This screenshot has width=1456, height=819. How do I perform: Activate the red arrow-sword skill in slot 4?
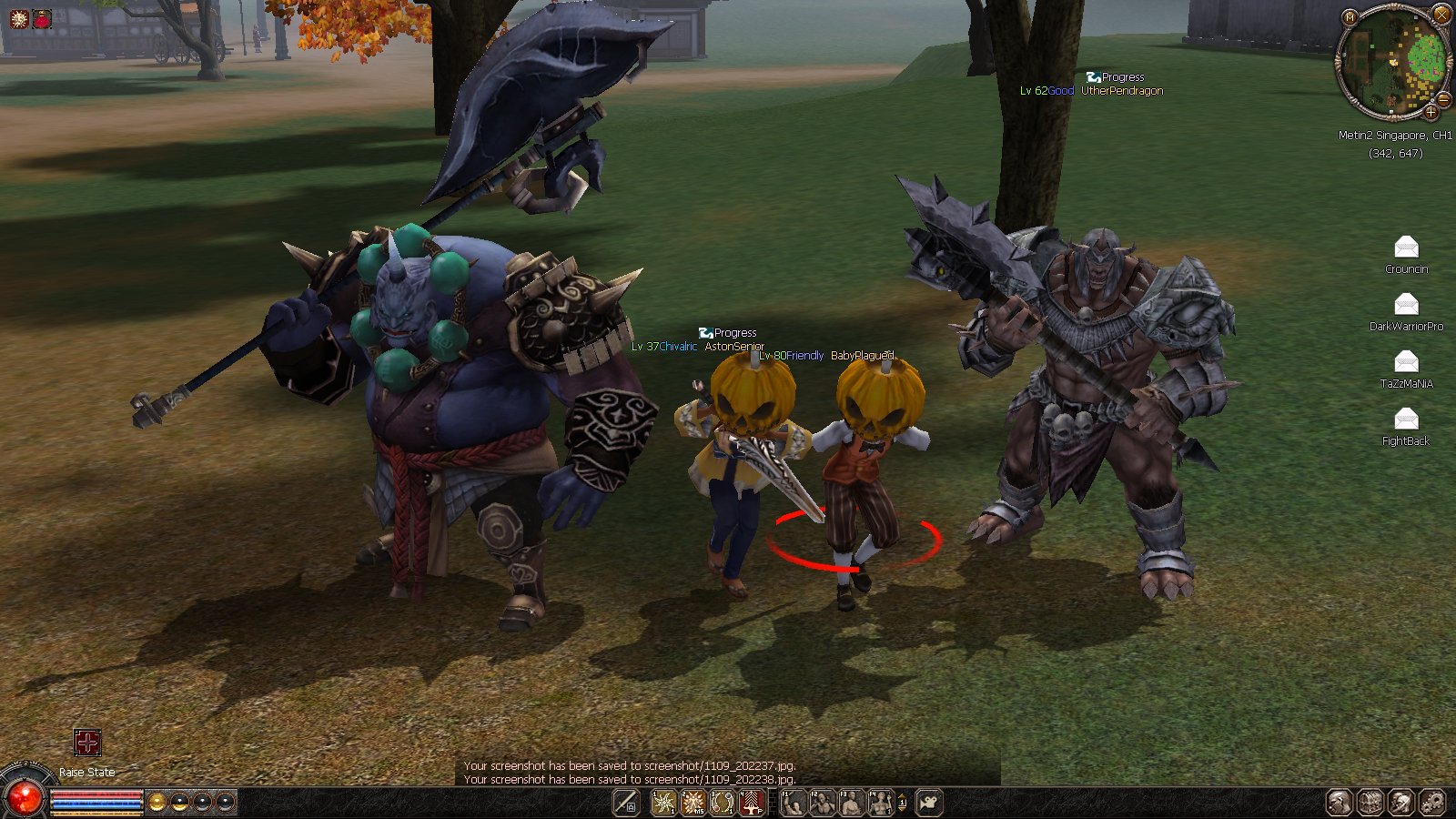click(752, 803)
